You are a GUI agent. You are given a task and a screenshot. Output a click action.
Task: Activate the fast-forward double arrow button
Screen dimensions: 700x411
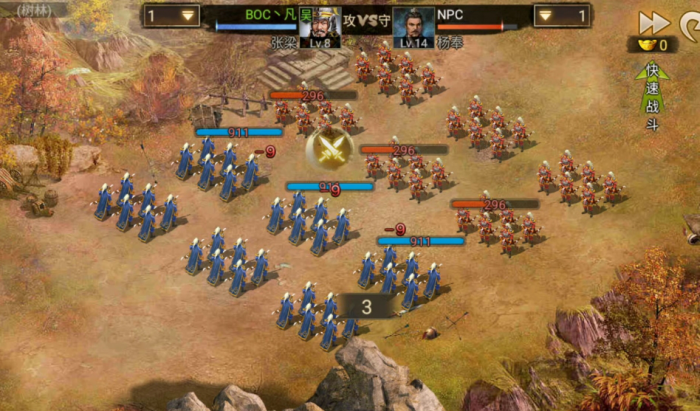(653, 22)
